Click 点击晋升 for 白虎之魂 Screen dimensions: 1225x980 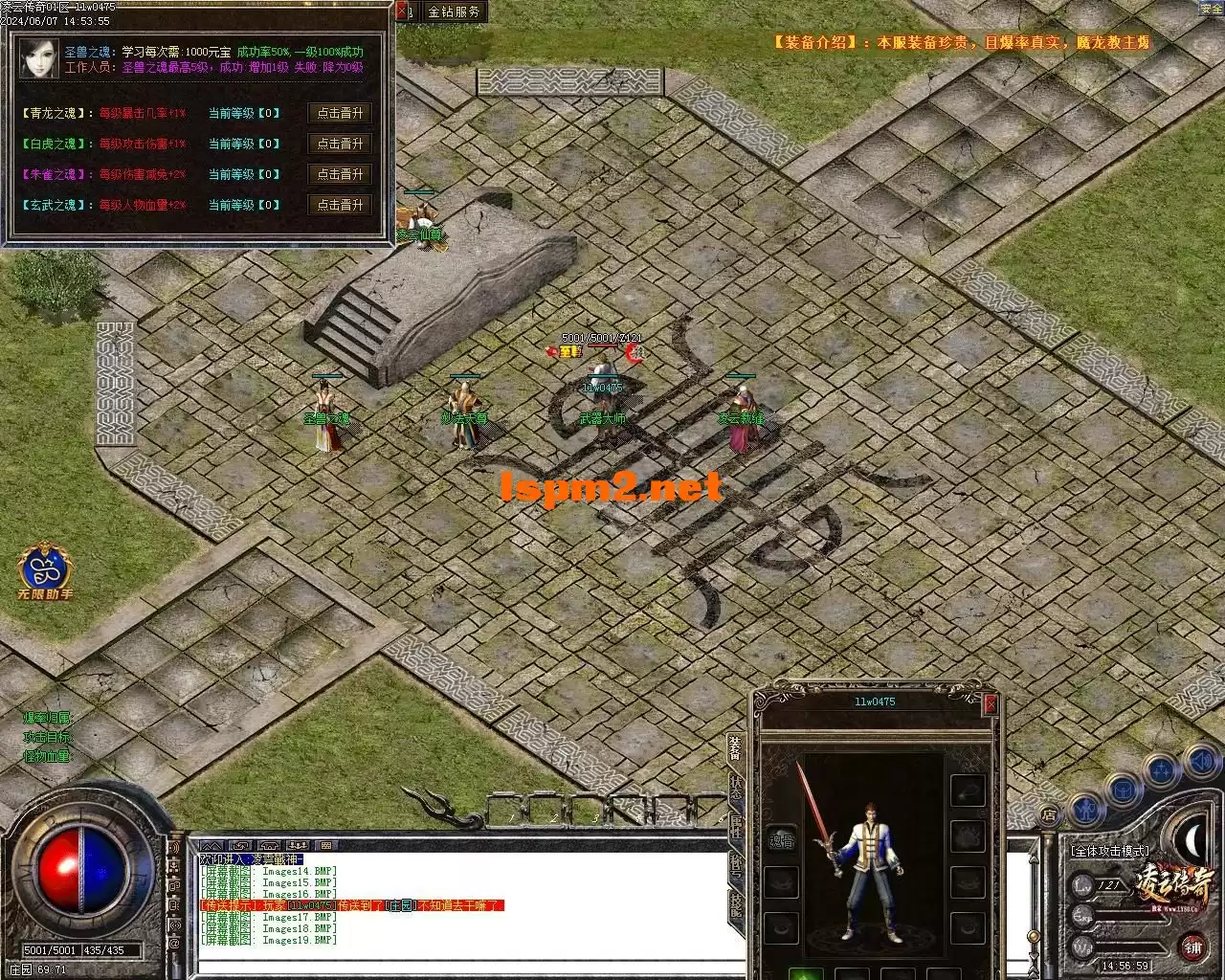(x=340, y=144)
